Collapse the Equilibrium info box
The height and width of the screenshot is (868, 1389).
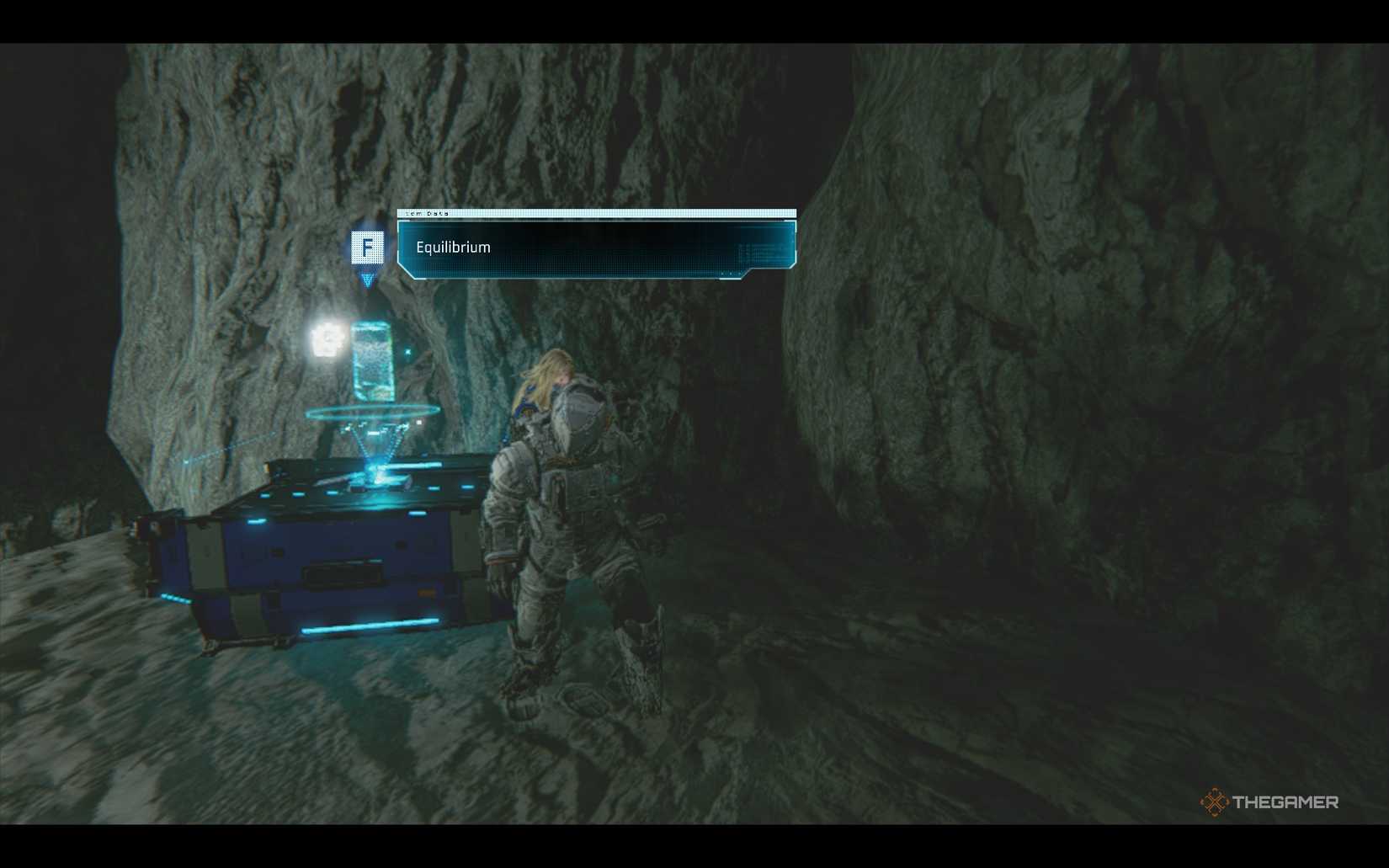594,248
